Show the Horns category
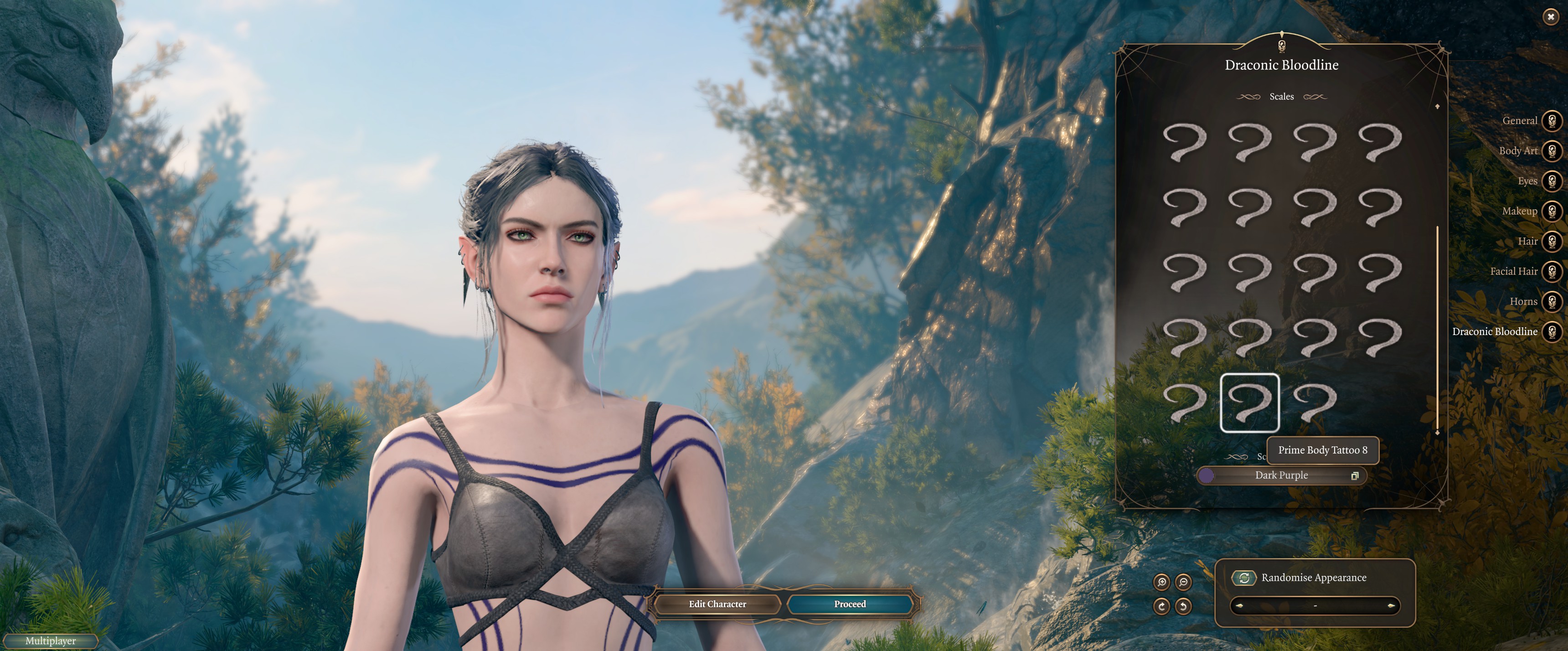Image resolution: width=1568 pixels, height=651 pixels. pyautogui.click(x=1552, y=301)
